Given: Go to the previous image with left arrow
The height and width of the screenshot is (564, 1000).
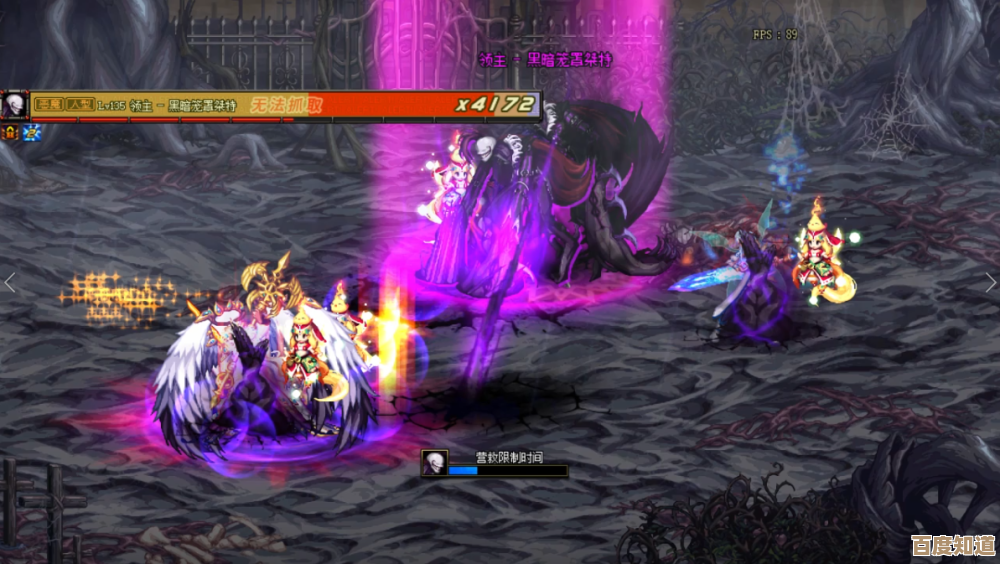Looking at the screenshot, I should tap(10, 283).
